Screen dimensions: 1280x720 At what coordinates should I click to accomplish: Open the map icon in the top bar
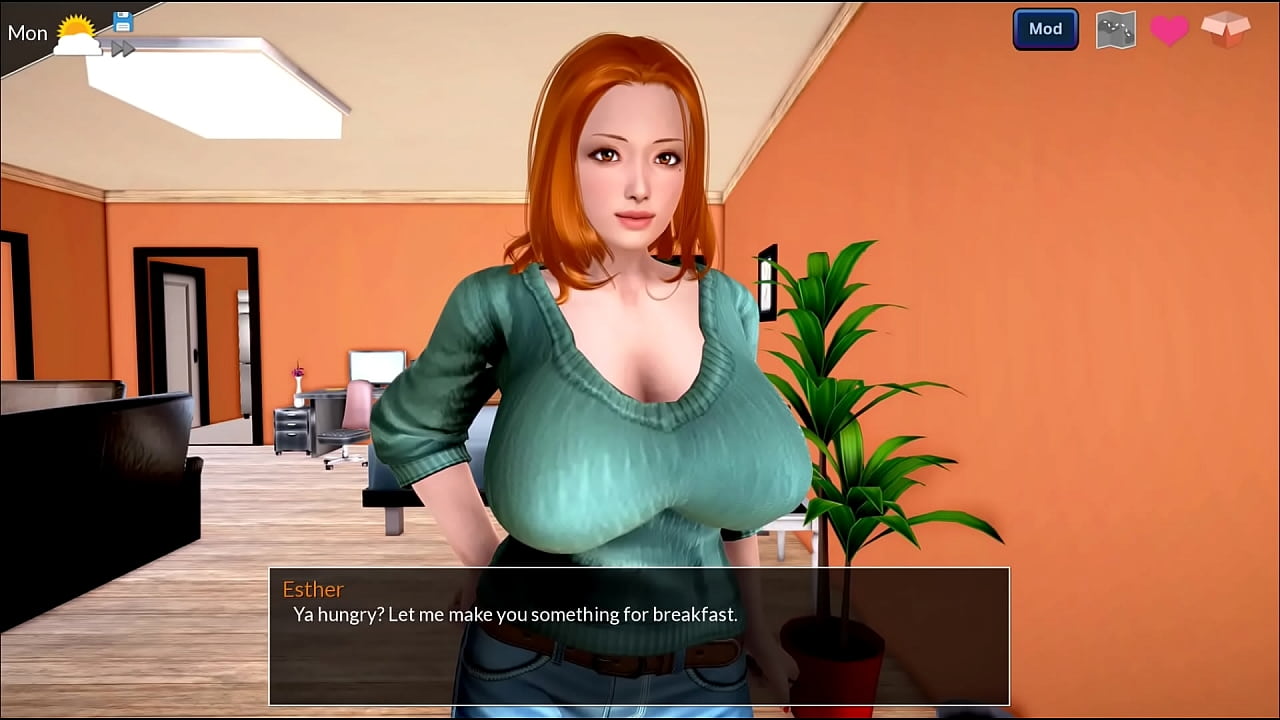[1114, 29]
